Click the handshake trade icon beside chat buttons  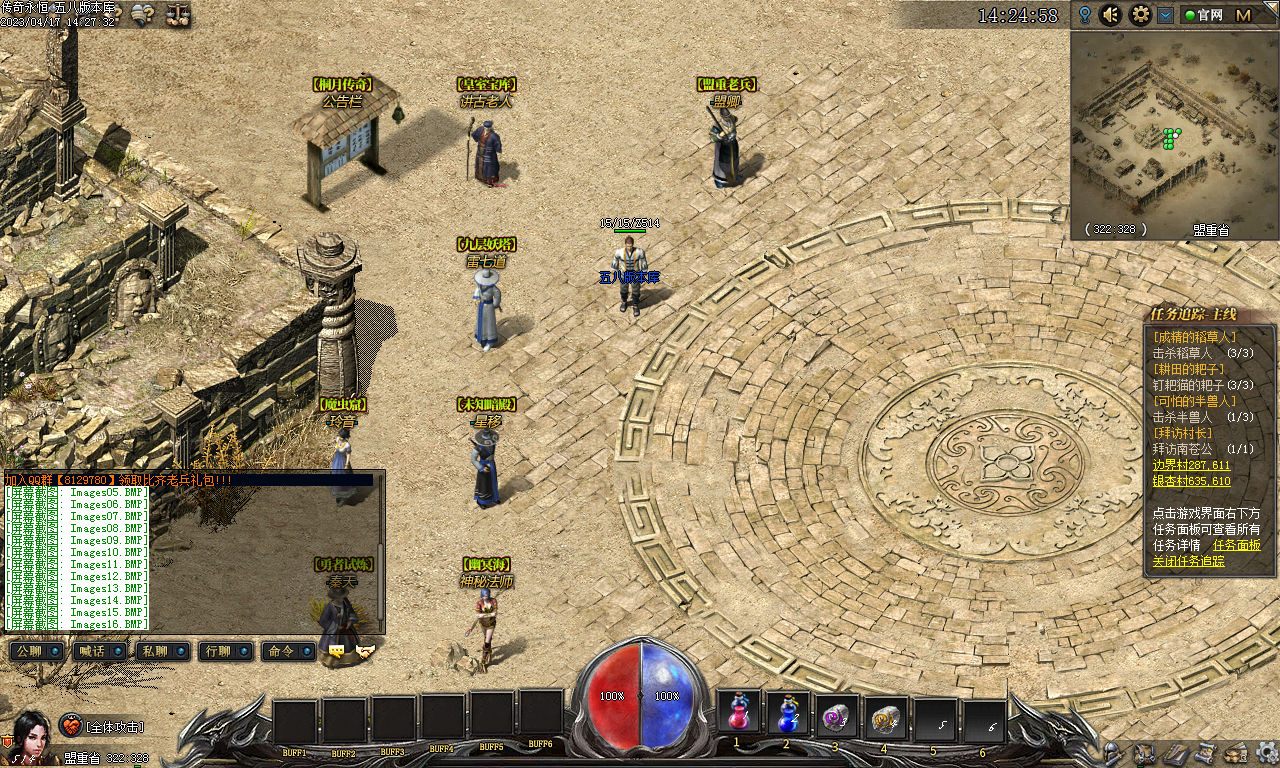[365, 651]
